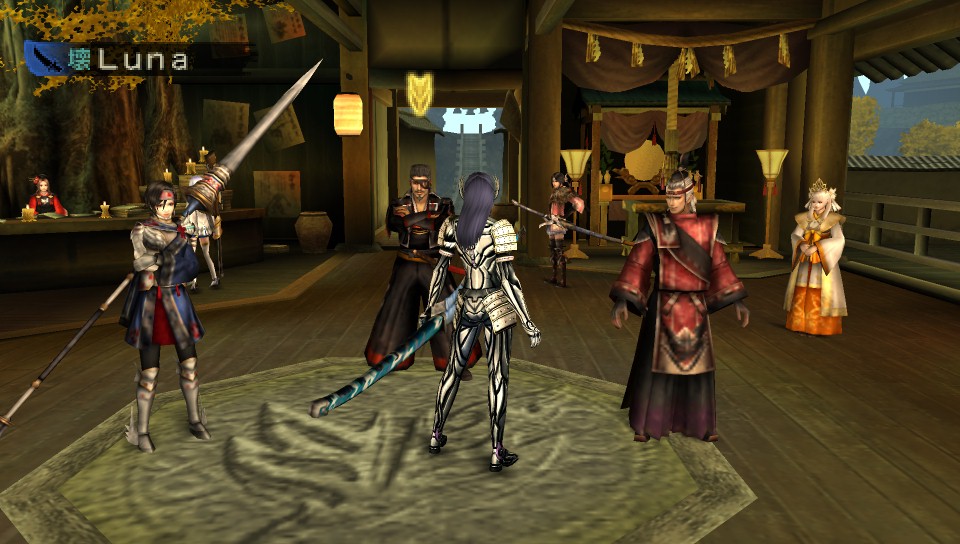
Task: Select the blue blade icon beside Luna
Action: [48, 59]
